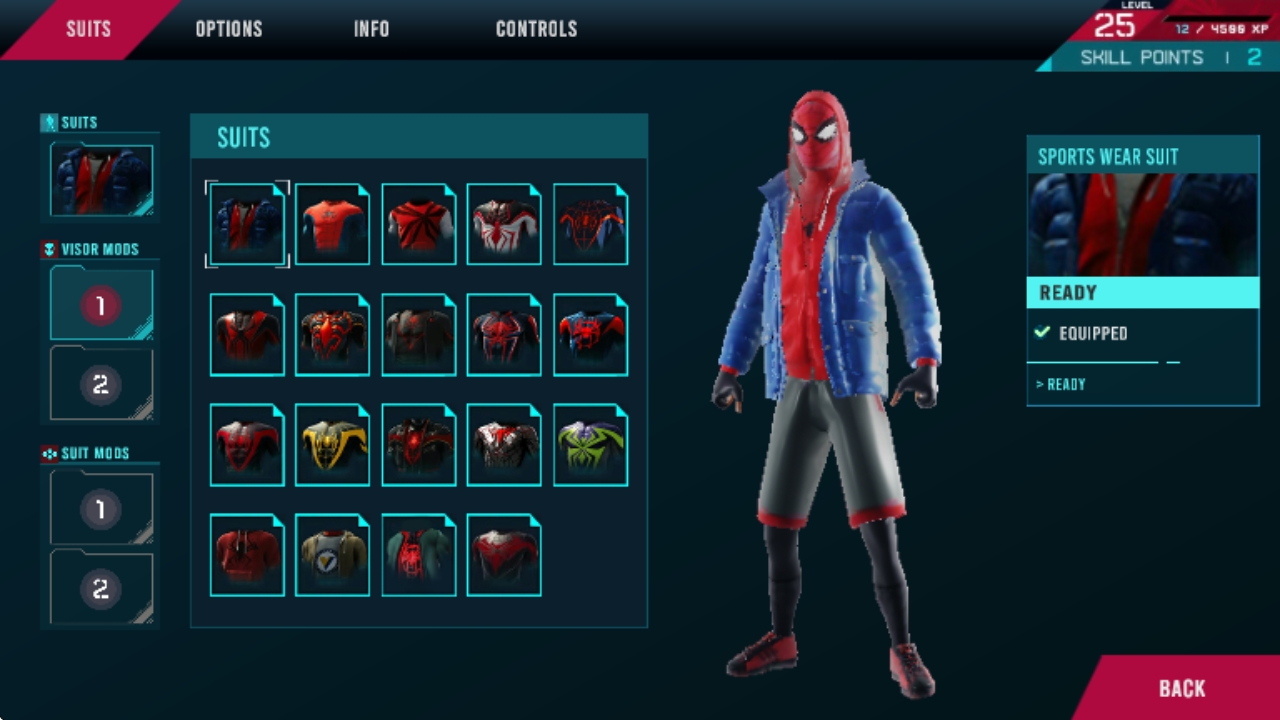This screenshot has width=1280, height=720.
Task: Choose the red hoodie suit
Action: 247,555
